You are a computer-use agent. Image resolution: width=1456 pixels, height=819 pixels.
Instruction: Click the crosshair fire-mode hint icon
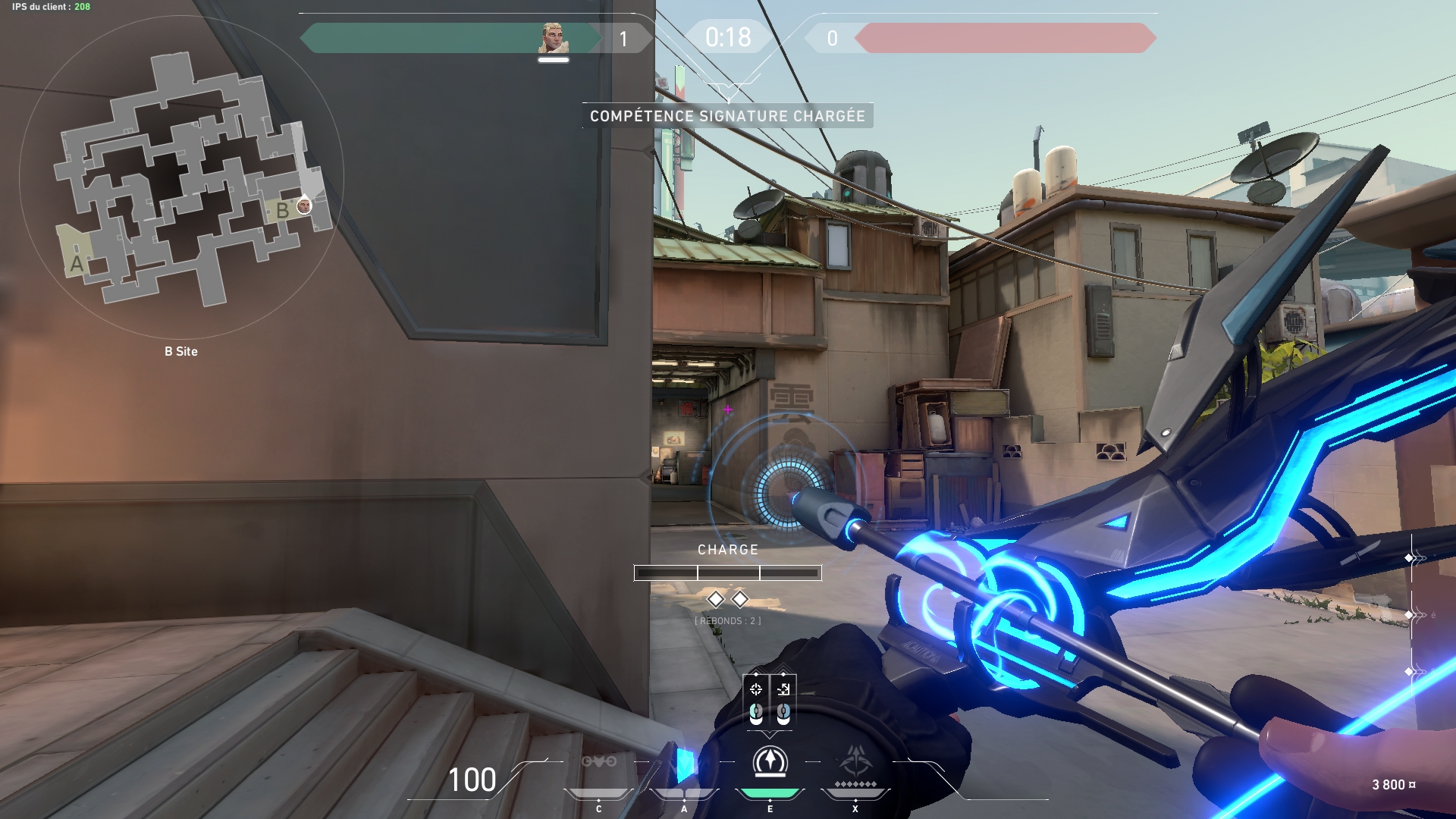756,689
